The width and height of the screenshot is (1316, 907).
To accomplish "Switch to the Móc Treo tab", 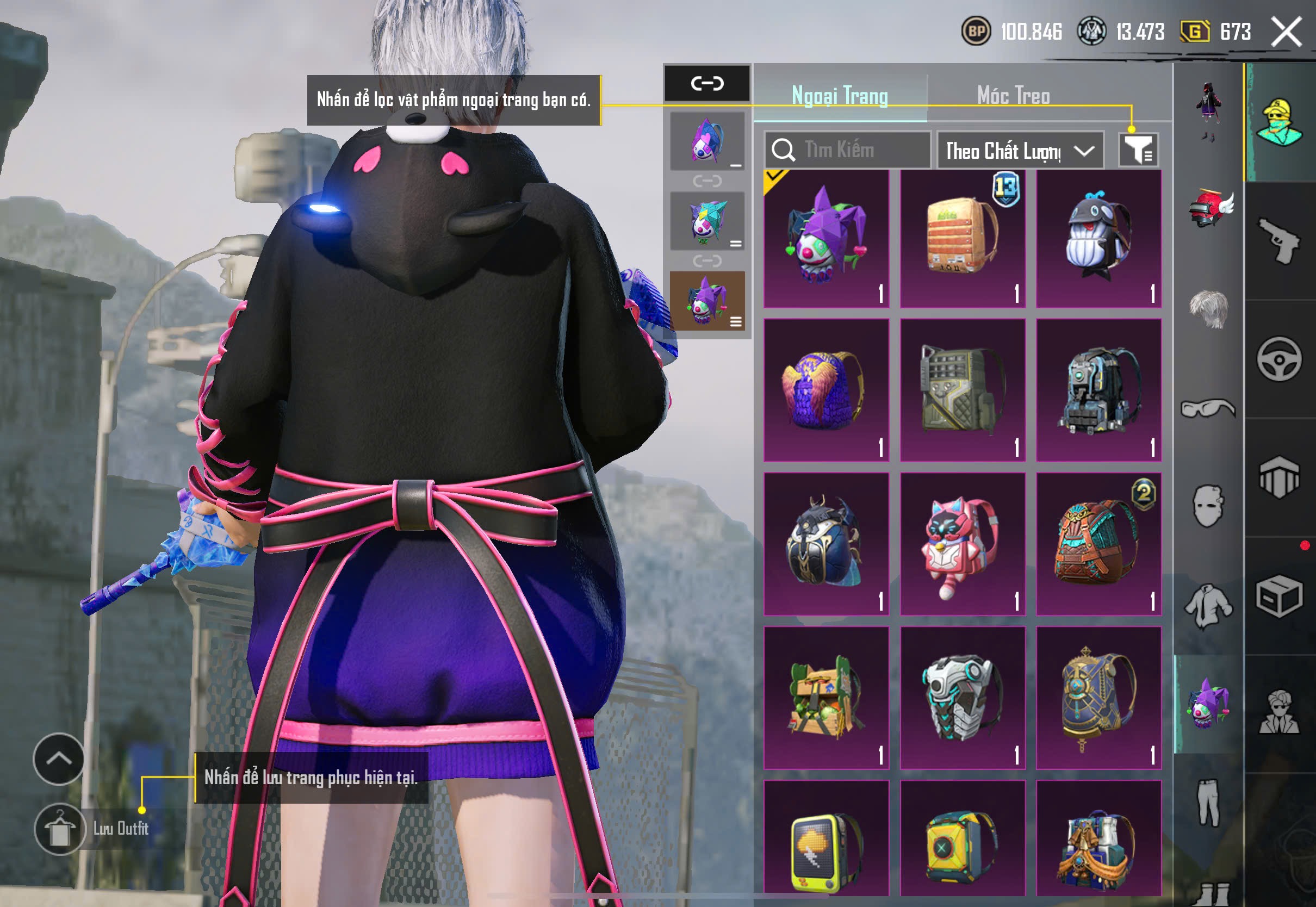I will click(x=1013, y=96).
